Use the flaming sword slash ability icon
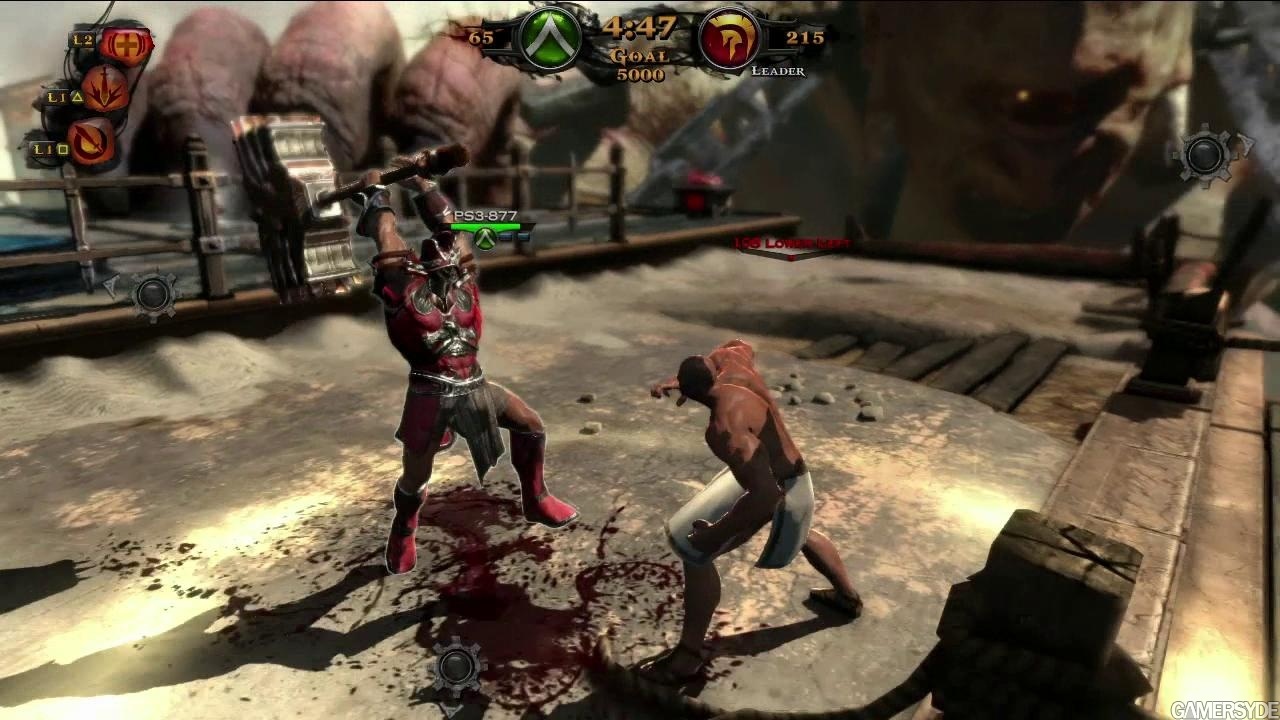This screenshot has width=1280, height=720. (91, 141)
